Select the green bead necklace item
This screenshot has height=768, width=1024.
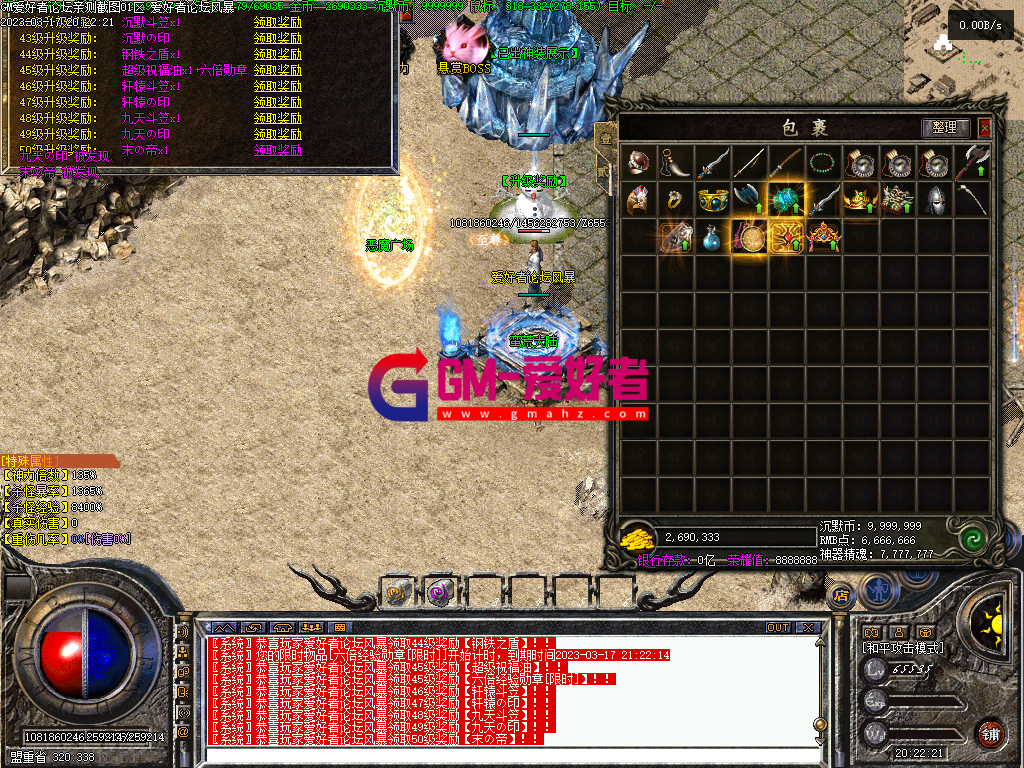pos(822,162)
